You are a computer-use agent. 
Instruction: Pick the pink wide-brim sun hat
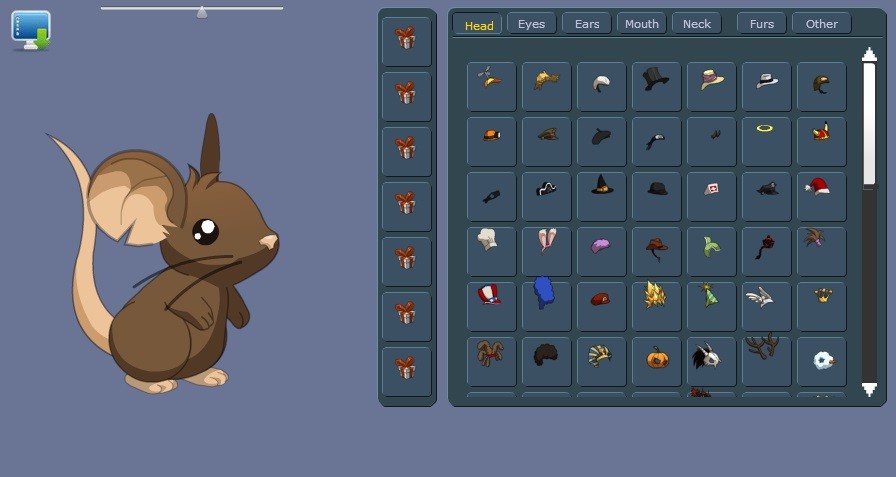tap(711, 80)
